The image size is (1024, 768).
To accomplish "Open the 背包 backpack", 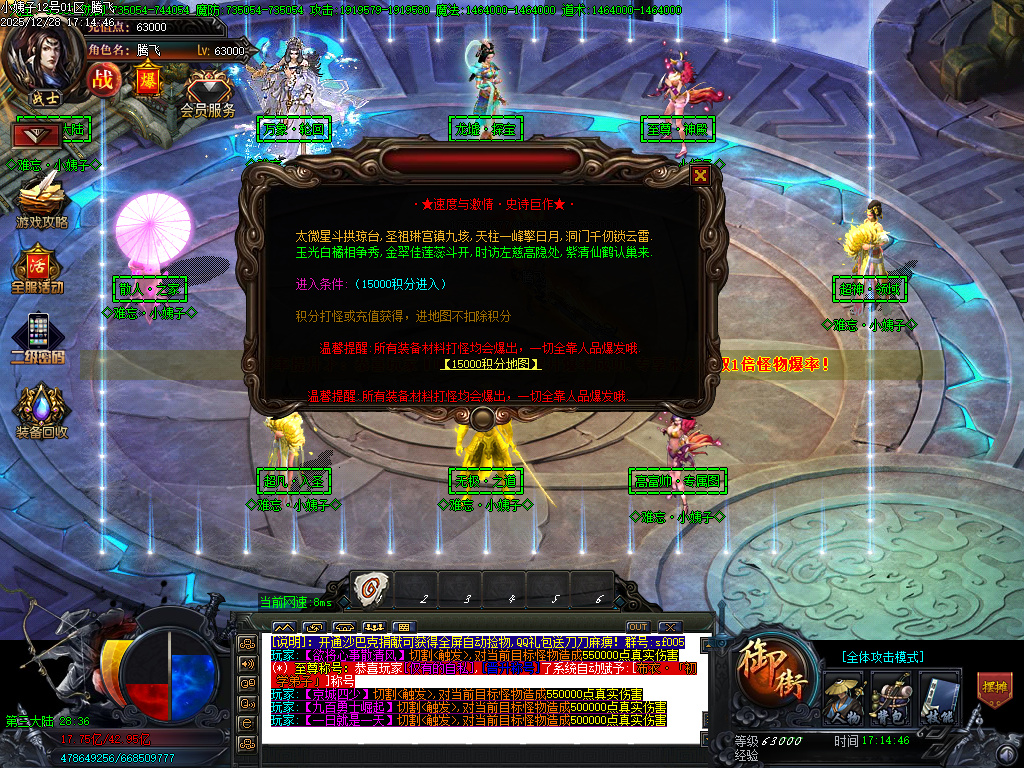I will [x=889, y=698].
